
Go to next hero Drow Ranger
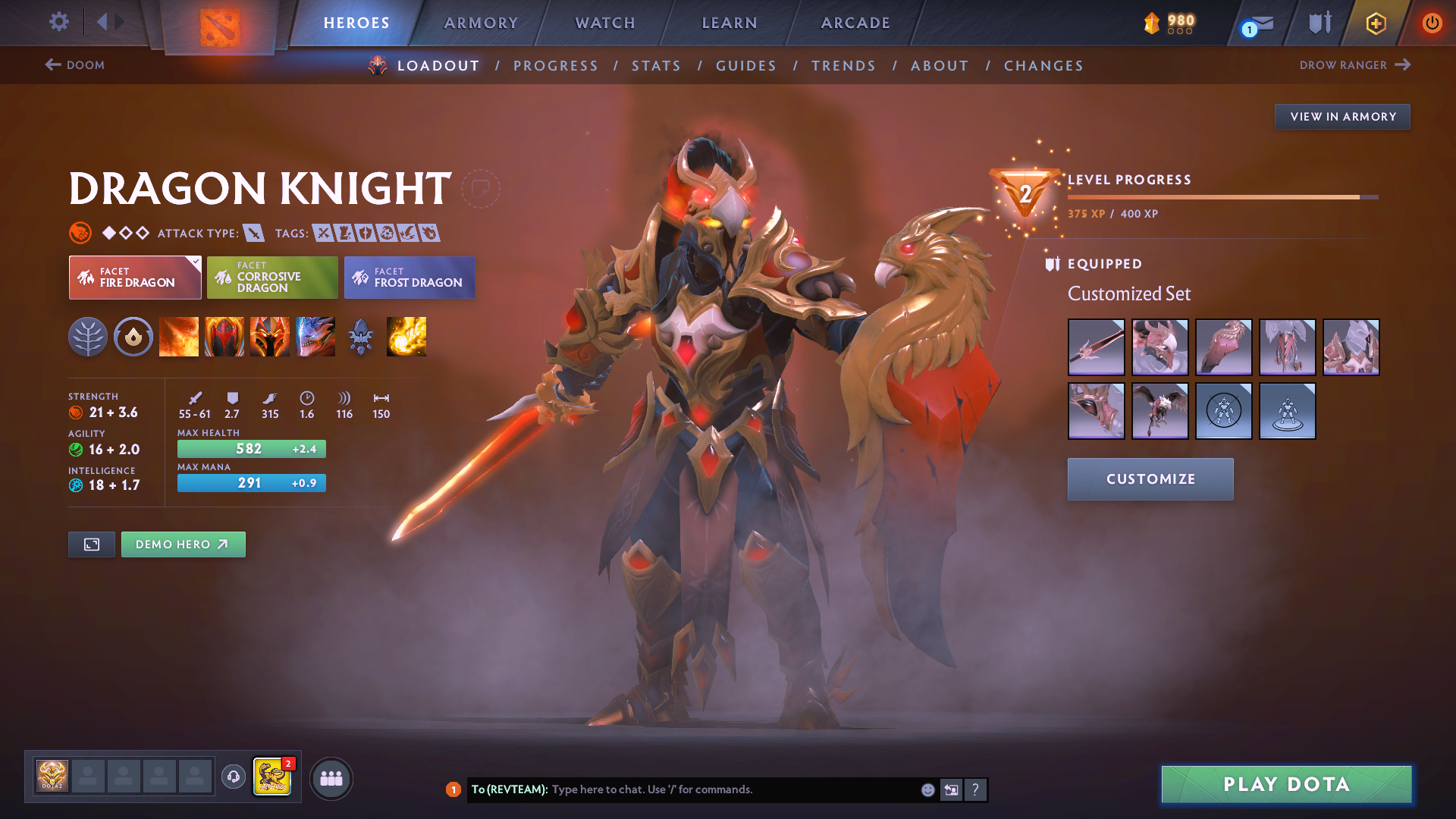[x=1356, y=65]
